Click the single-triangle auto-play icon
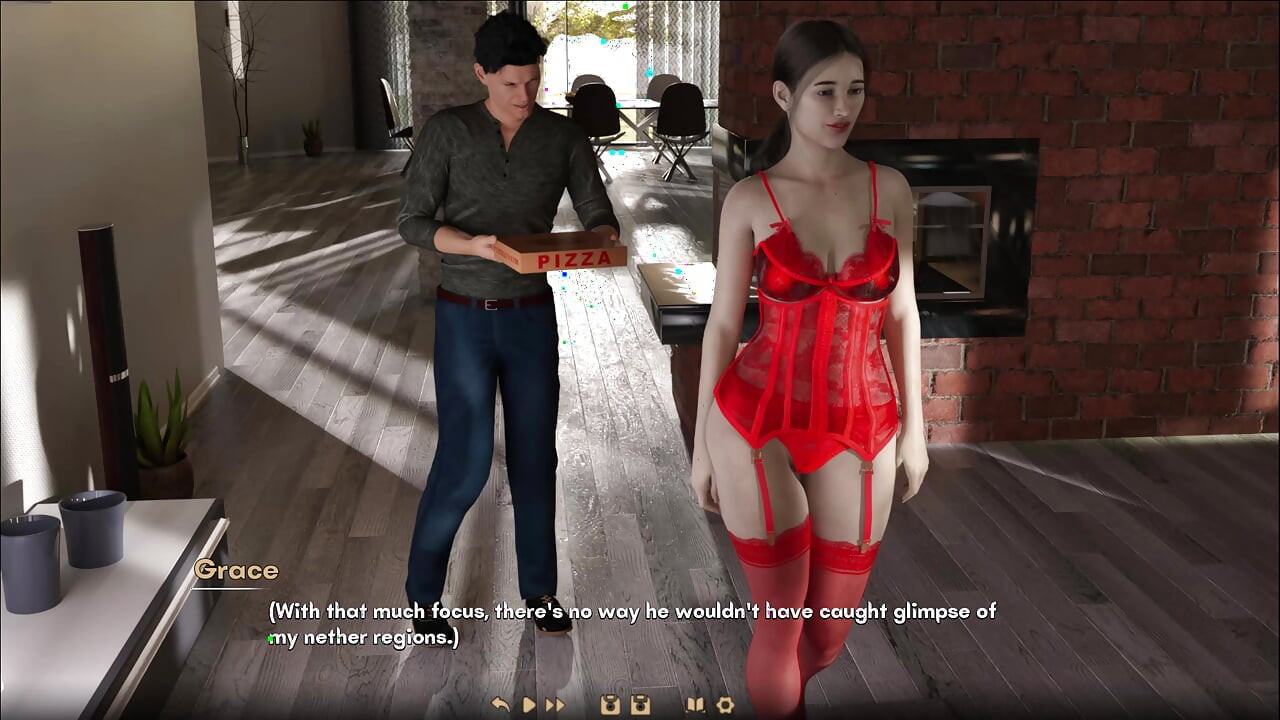Viewport: 1280px width, 720px height. coord(529,705)
